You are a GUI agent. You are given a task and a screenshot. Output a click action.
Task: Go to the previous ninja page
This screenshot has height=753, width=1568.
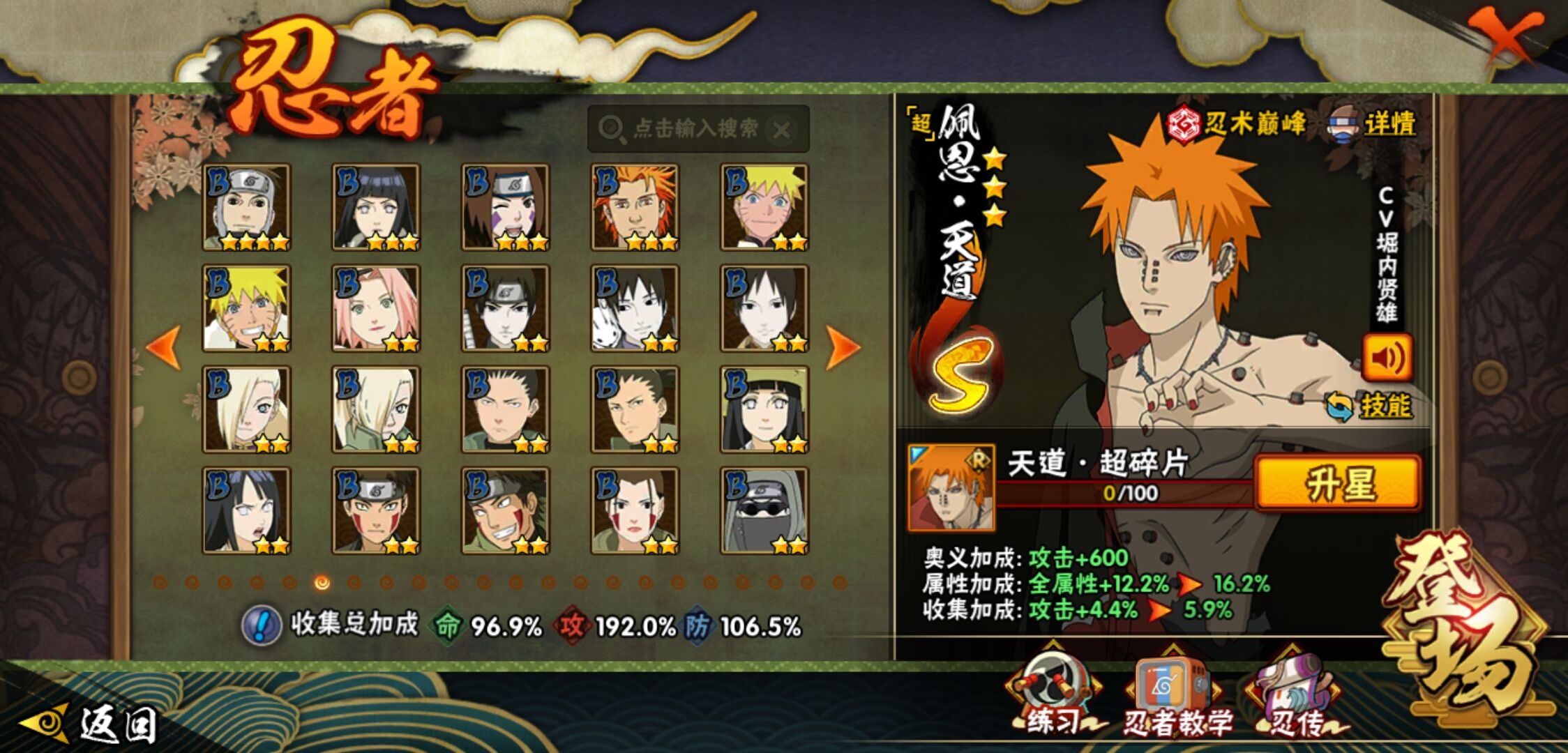(x=165, y=347)
